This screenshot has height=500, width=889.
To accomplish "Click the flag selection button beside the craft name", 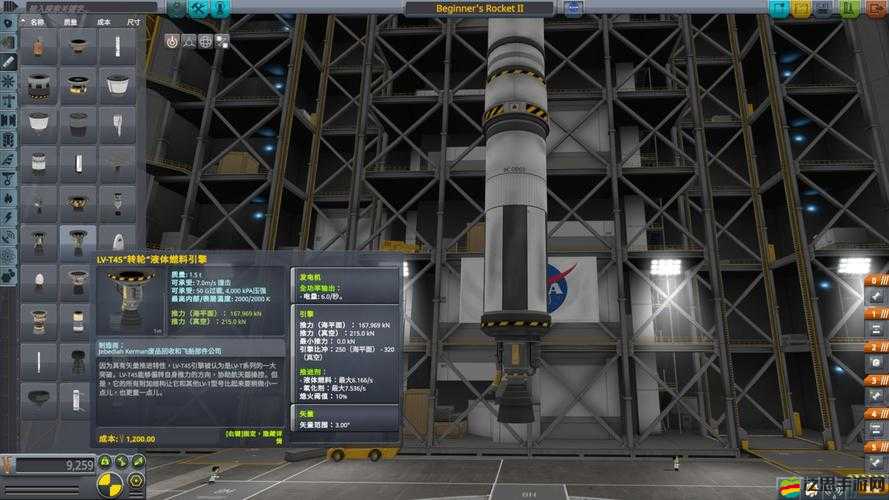I will click(574, 9).
